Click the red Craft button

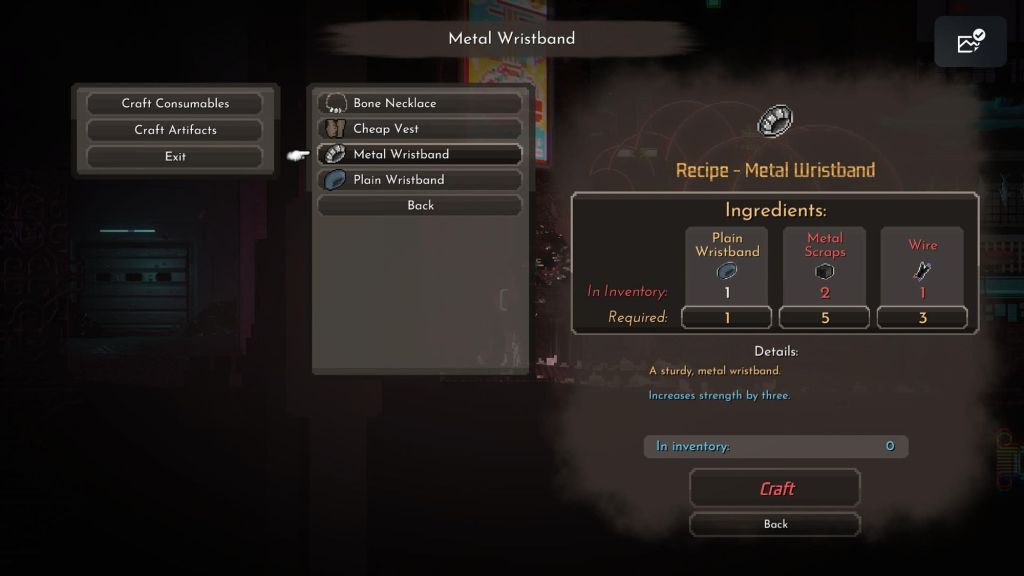click(775, 488)
